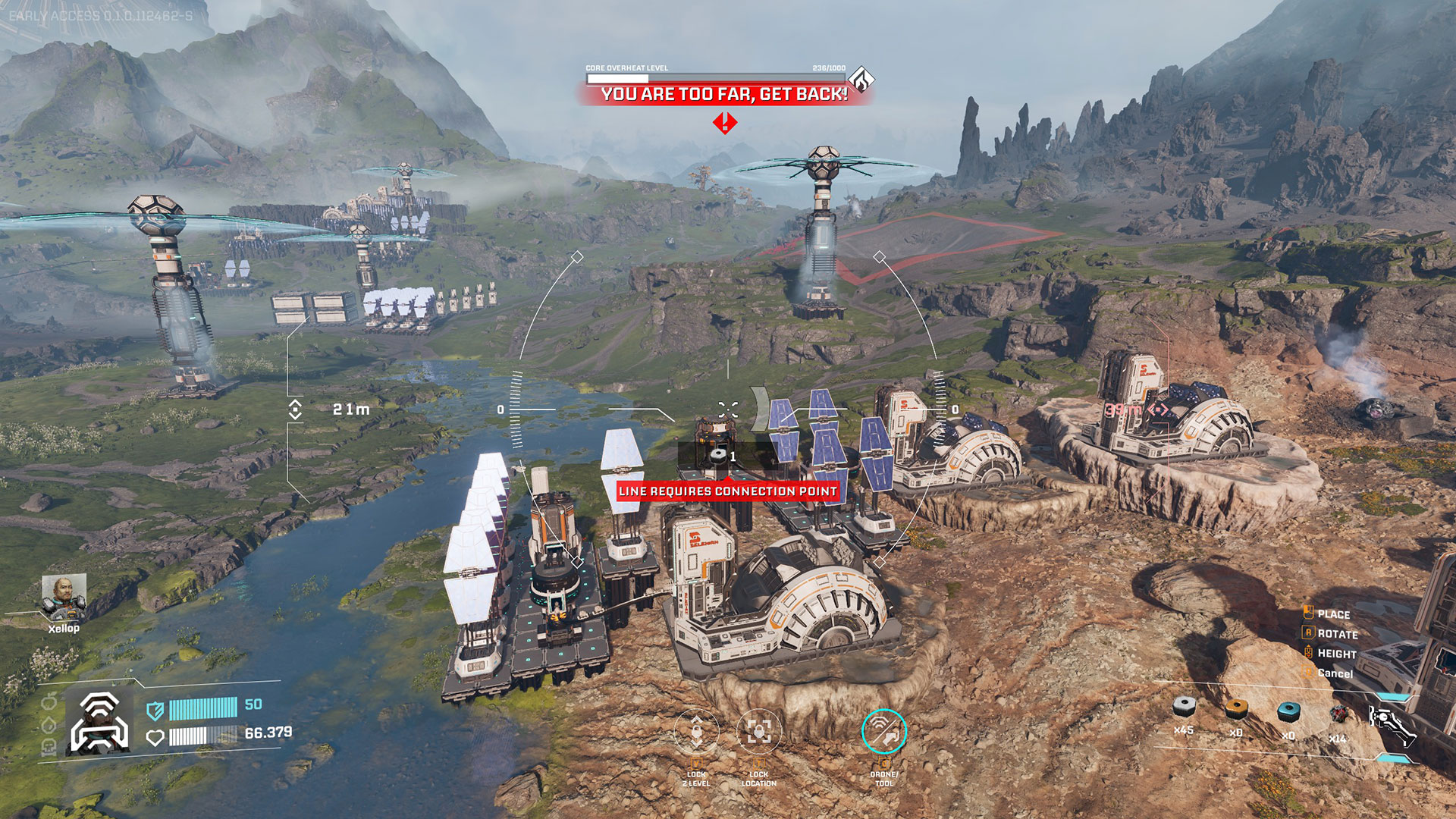Screen dimensions: 1456x819
Task: Click the drone mode player portrait
Action: point(99,723)
